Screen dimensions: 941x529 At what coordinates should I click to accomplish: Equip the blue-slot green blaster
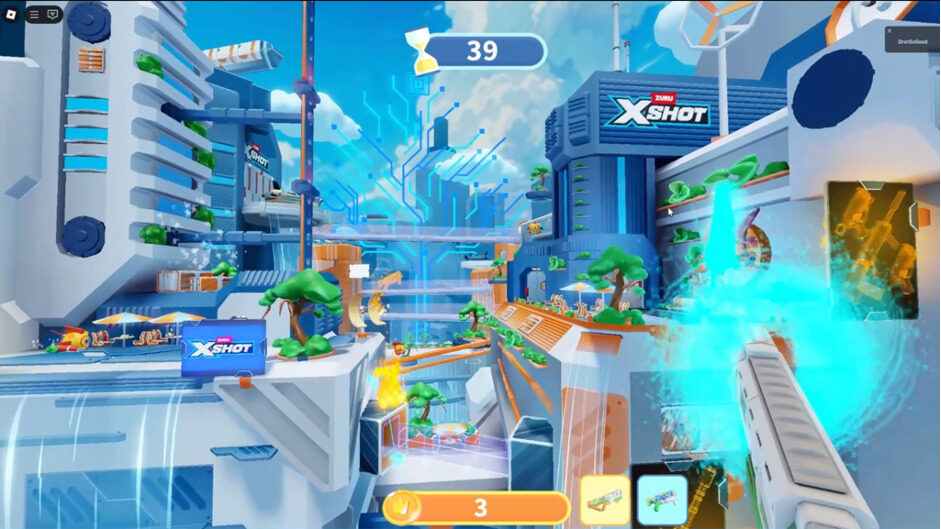pyautogui.click(x=662, y=499)
